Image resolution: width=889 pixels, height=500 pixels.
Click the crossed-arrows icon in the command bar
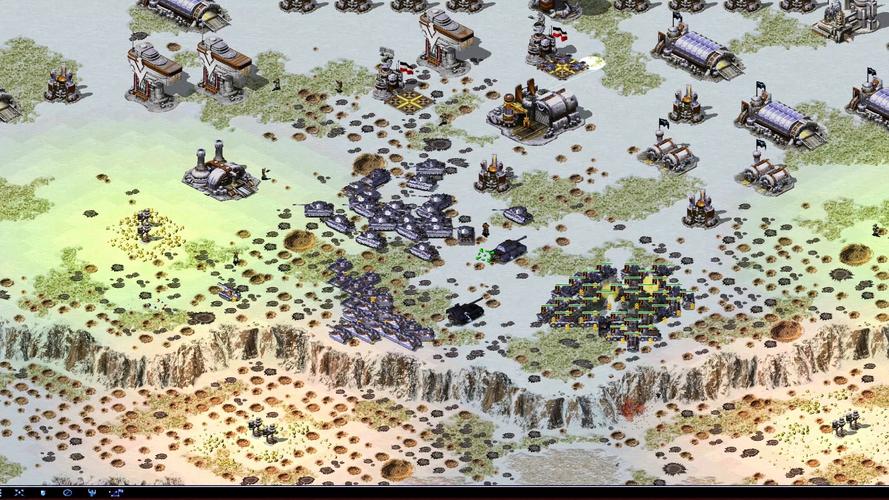click(19, 493)
